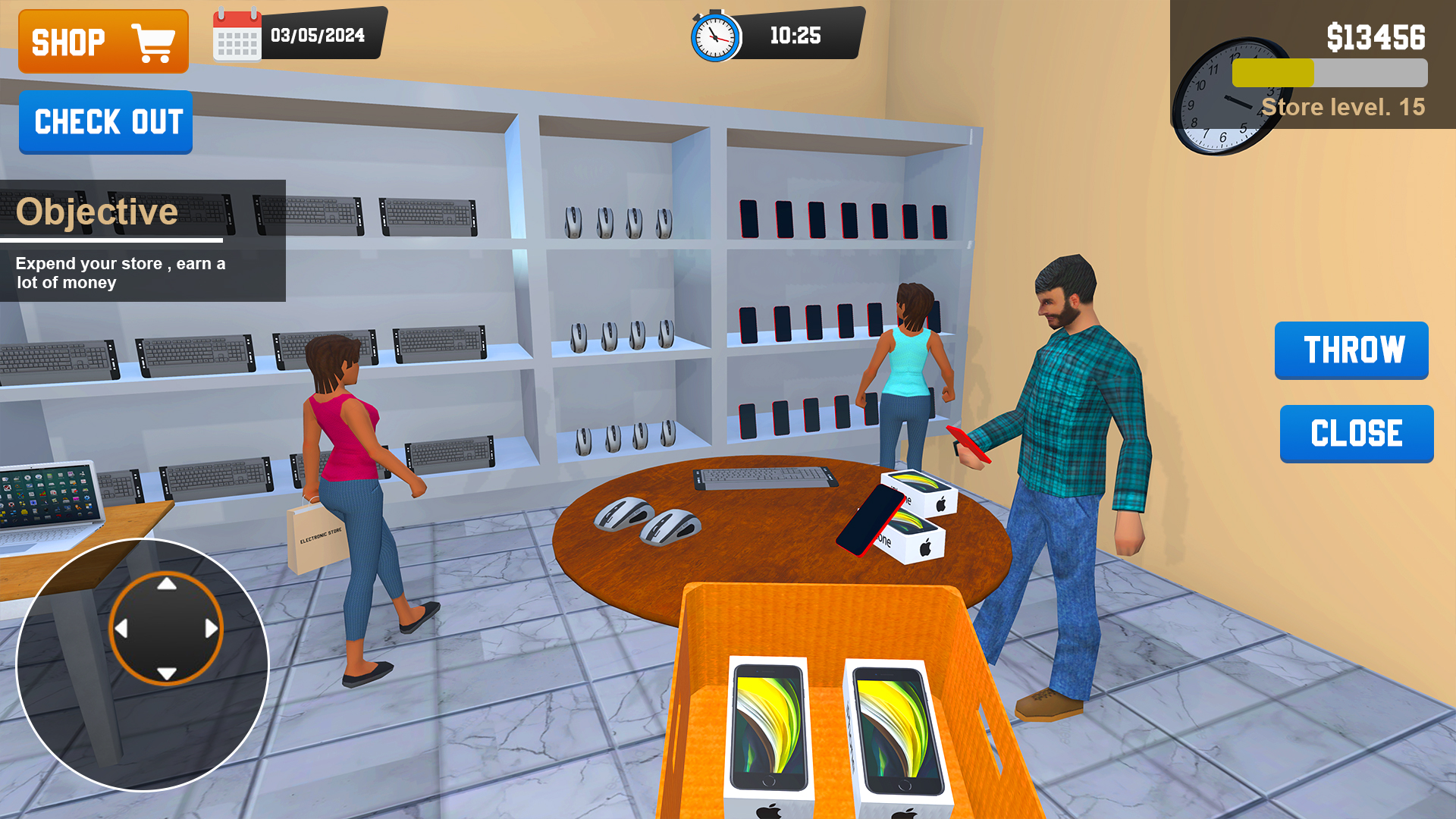Expand the Objective panel
Screen dimensions: 1456x819
tap(99, 211)
